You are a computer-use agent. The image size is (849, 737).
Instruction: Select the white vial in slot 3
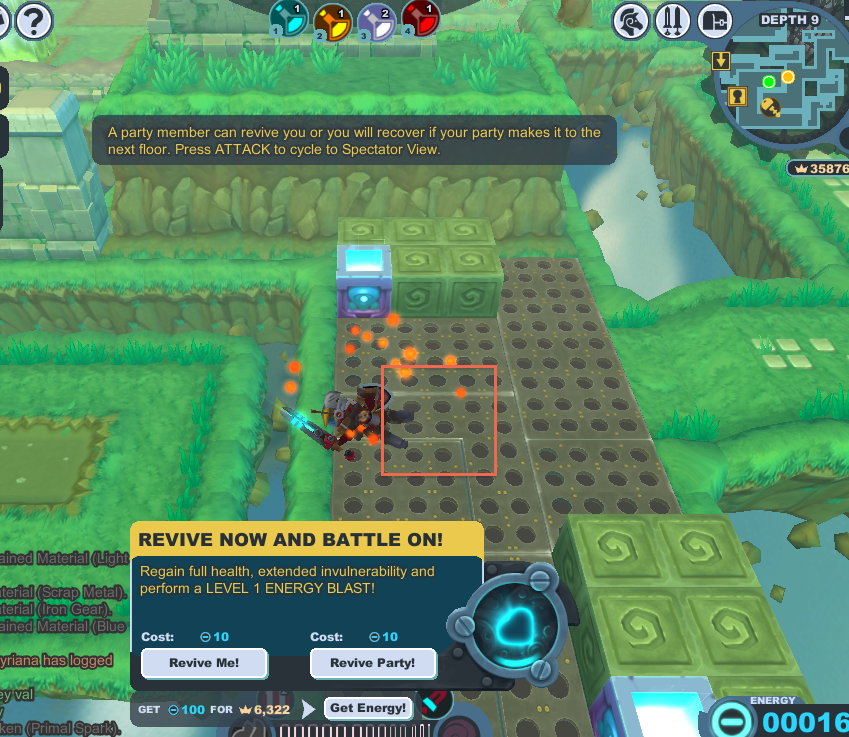[375, 19]
